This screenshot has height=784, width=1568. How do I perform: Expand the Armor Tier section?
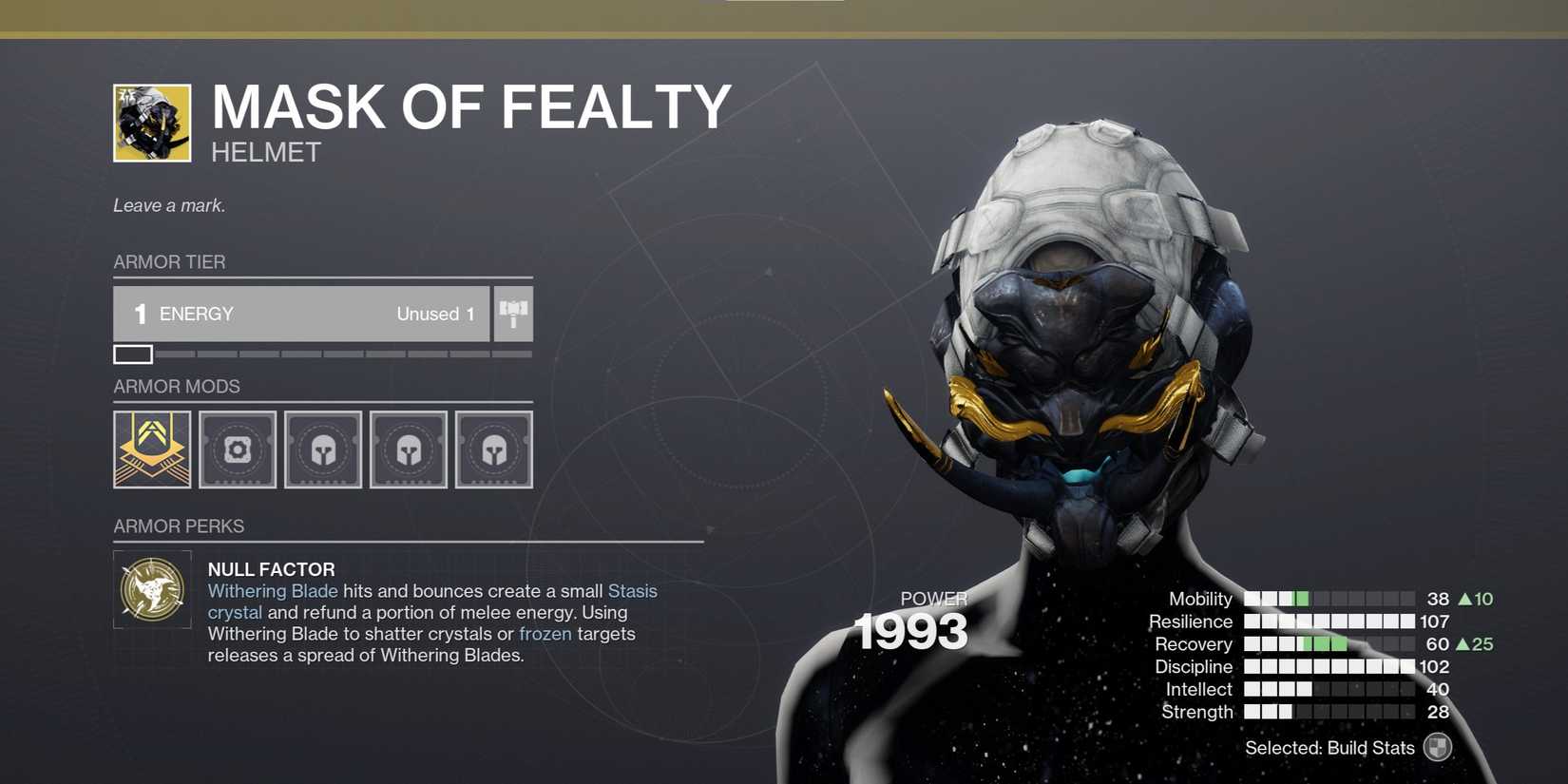[169, 262]
